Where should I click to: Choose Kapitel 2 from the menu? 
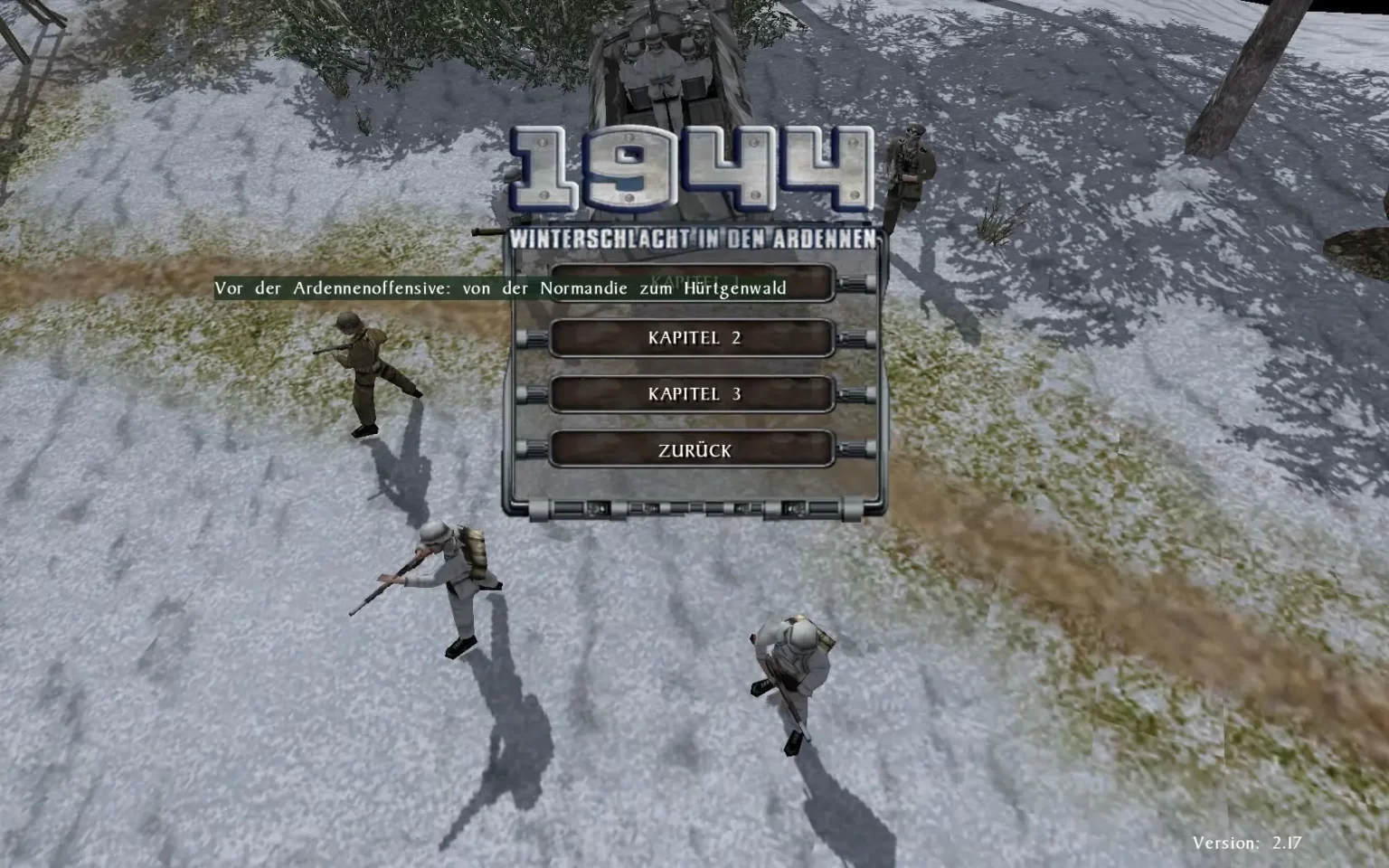click(x=693, y=338)
